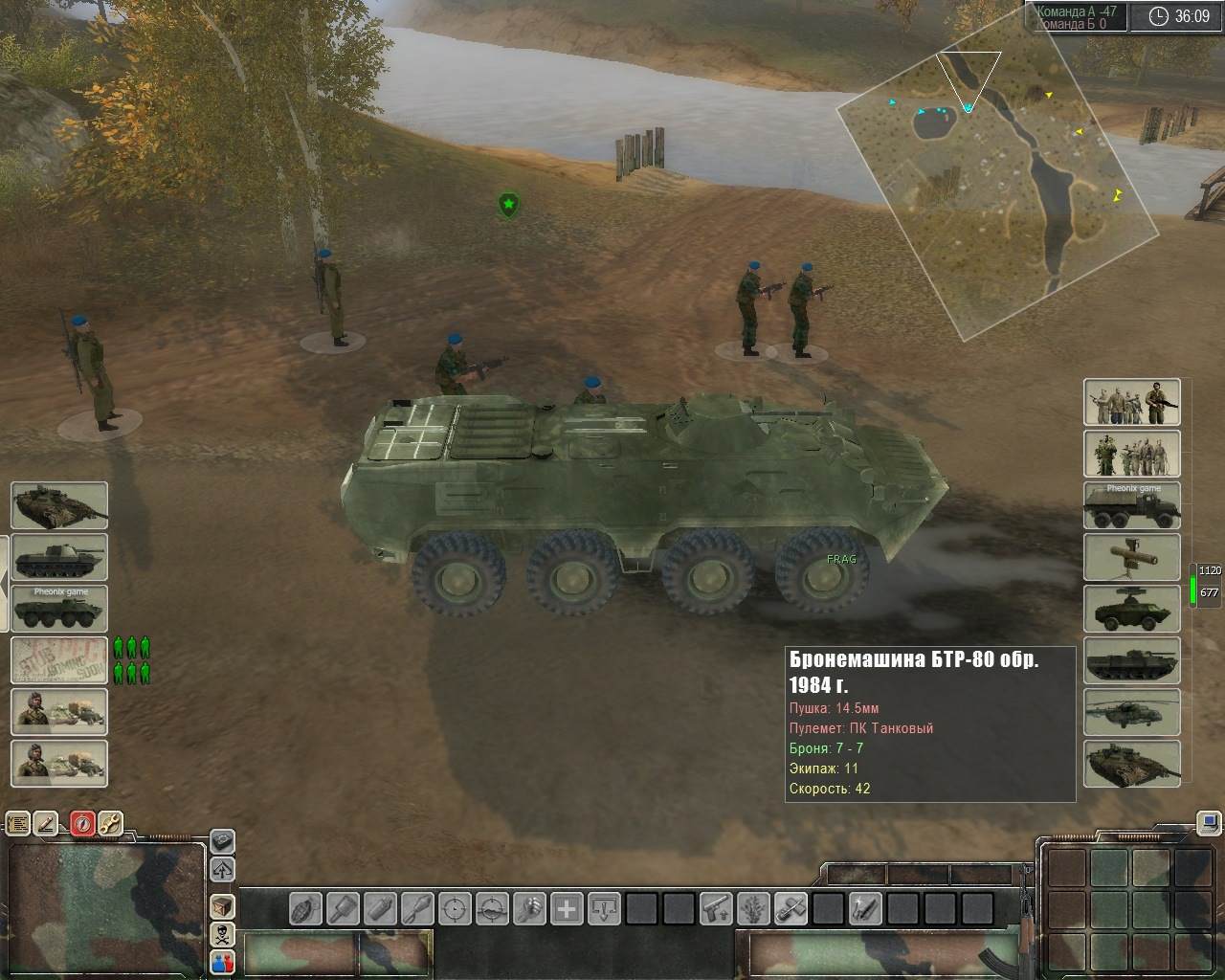Viewport: 1225px width, 980px height.
Task: Open the wrench repair tab
Action: [110, 823]
